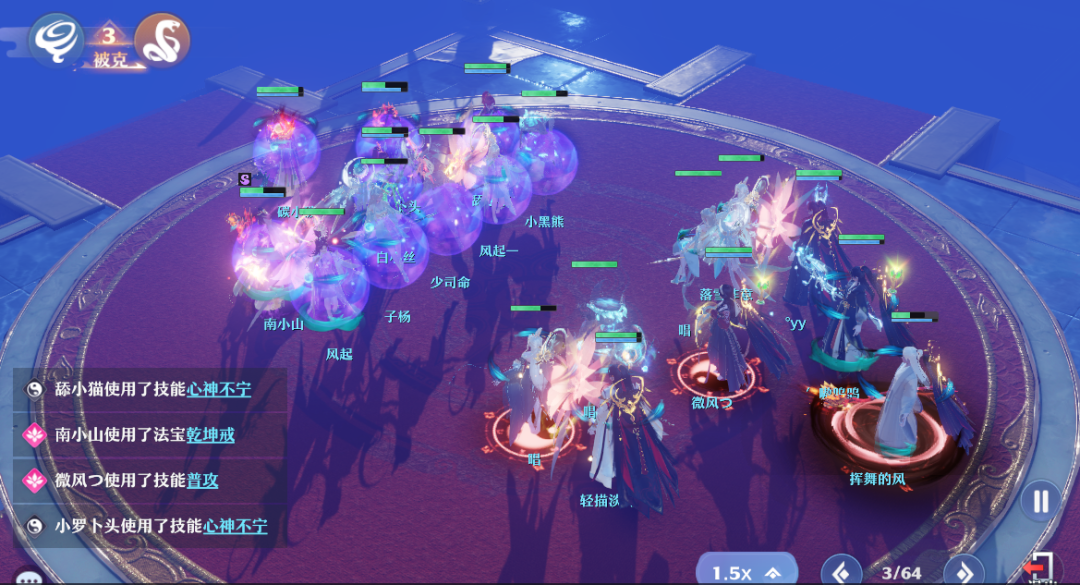Exit the battle with the red arrow button
The image size is (1080, 585).
[1041, 569]
